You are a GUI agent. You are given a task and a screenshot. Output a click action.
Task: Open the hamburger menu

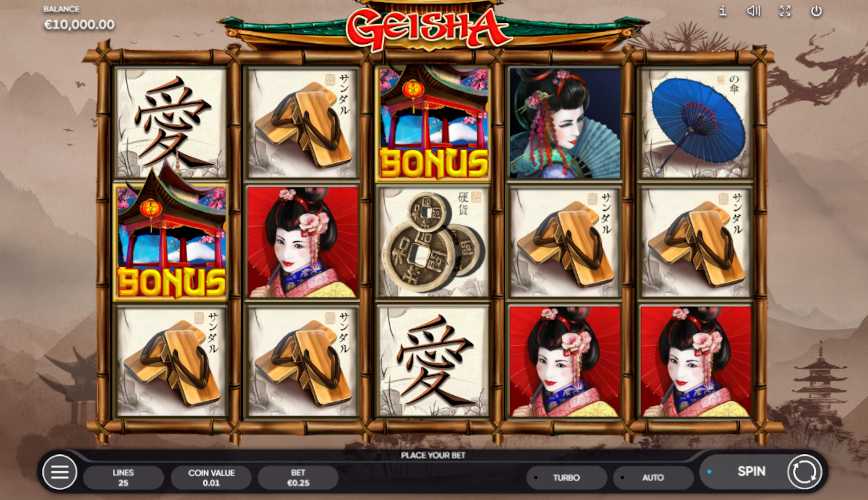point(59,472)
